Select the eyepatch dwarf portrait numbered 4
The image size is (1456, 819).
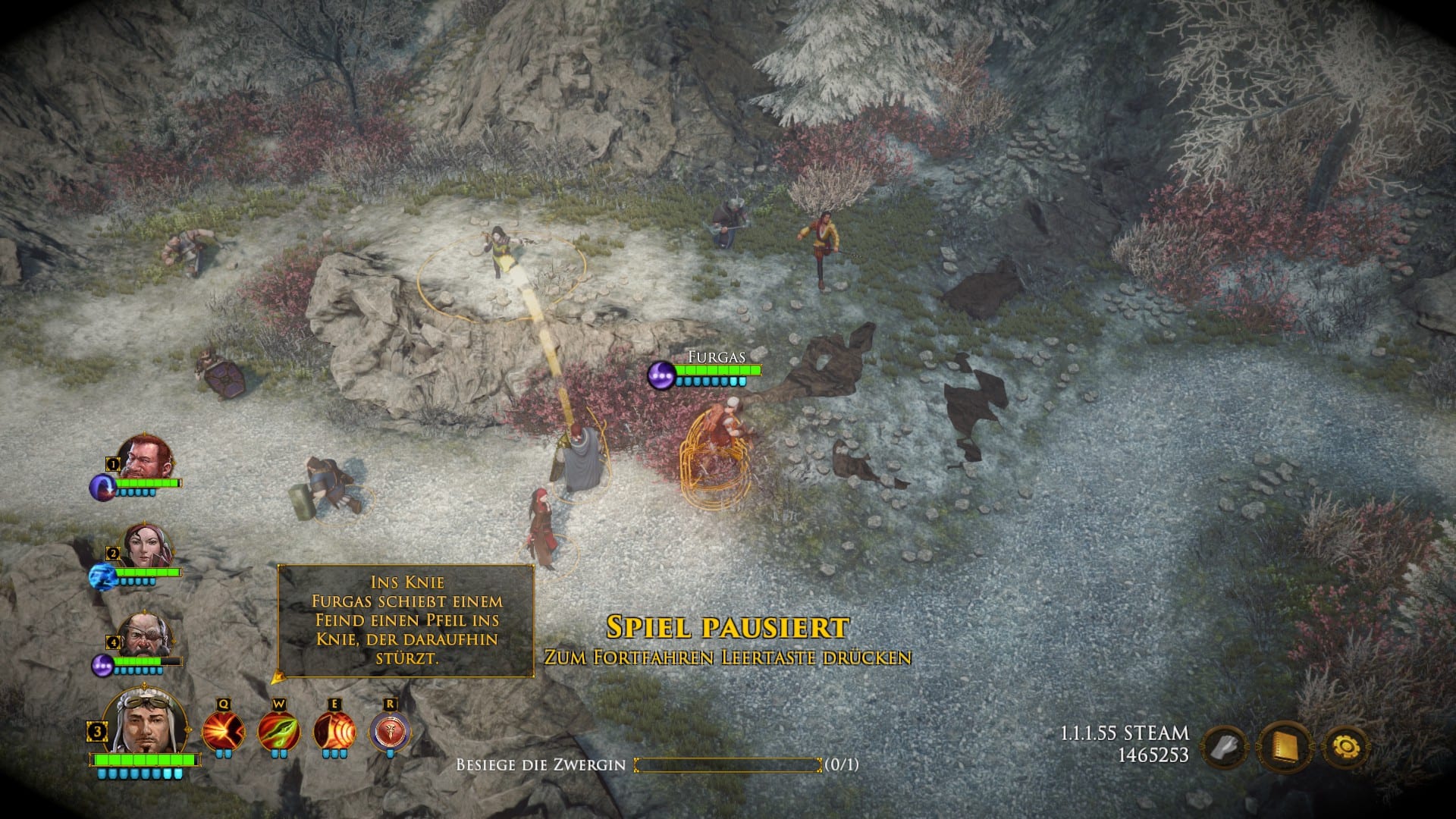[x=146, y=635]
